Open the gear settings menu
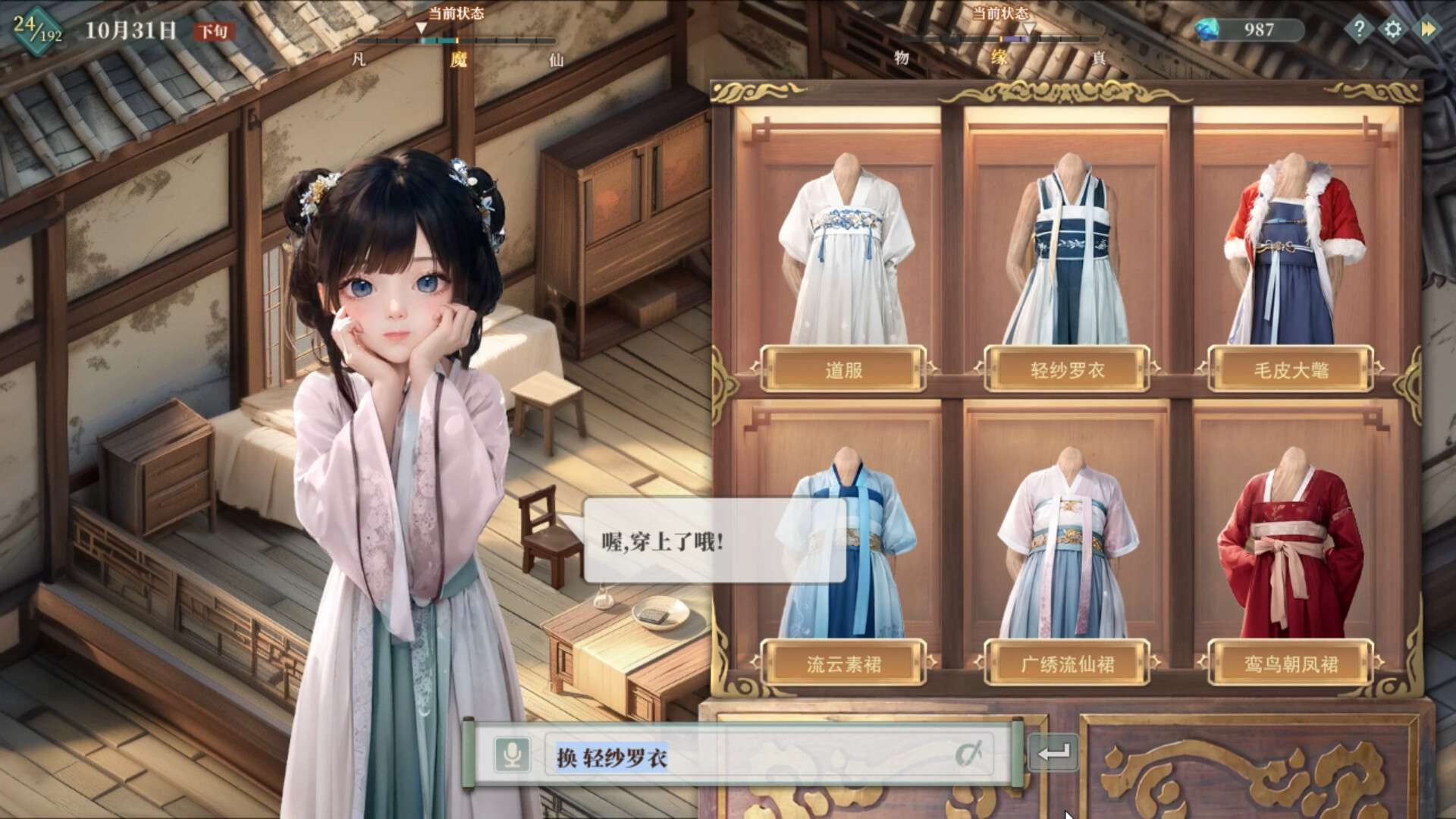 point(1393,30)
